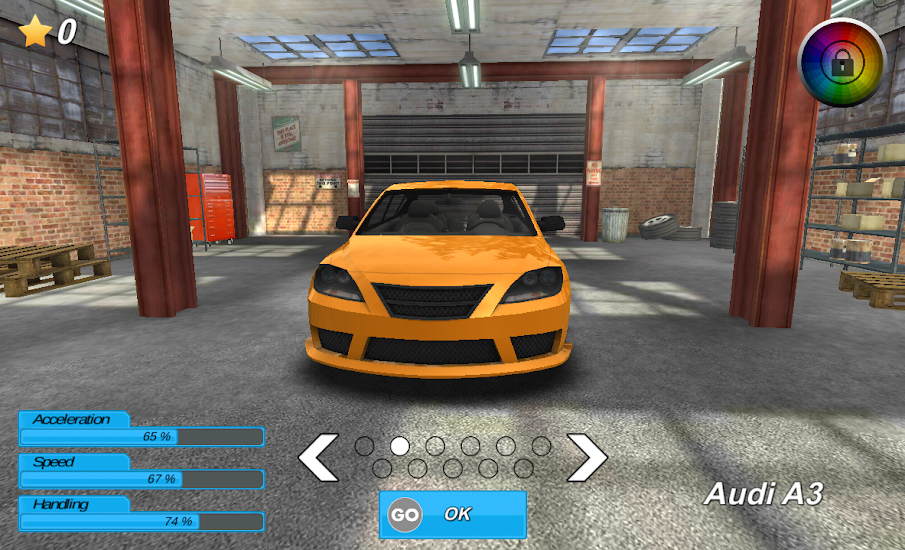This screenshot has height=550, width=905.
Task: Go to the previous car with left arrow
Action: pyautogui.click(x=319, y=457)
